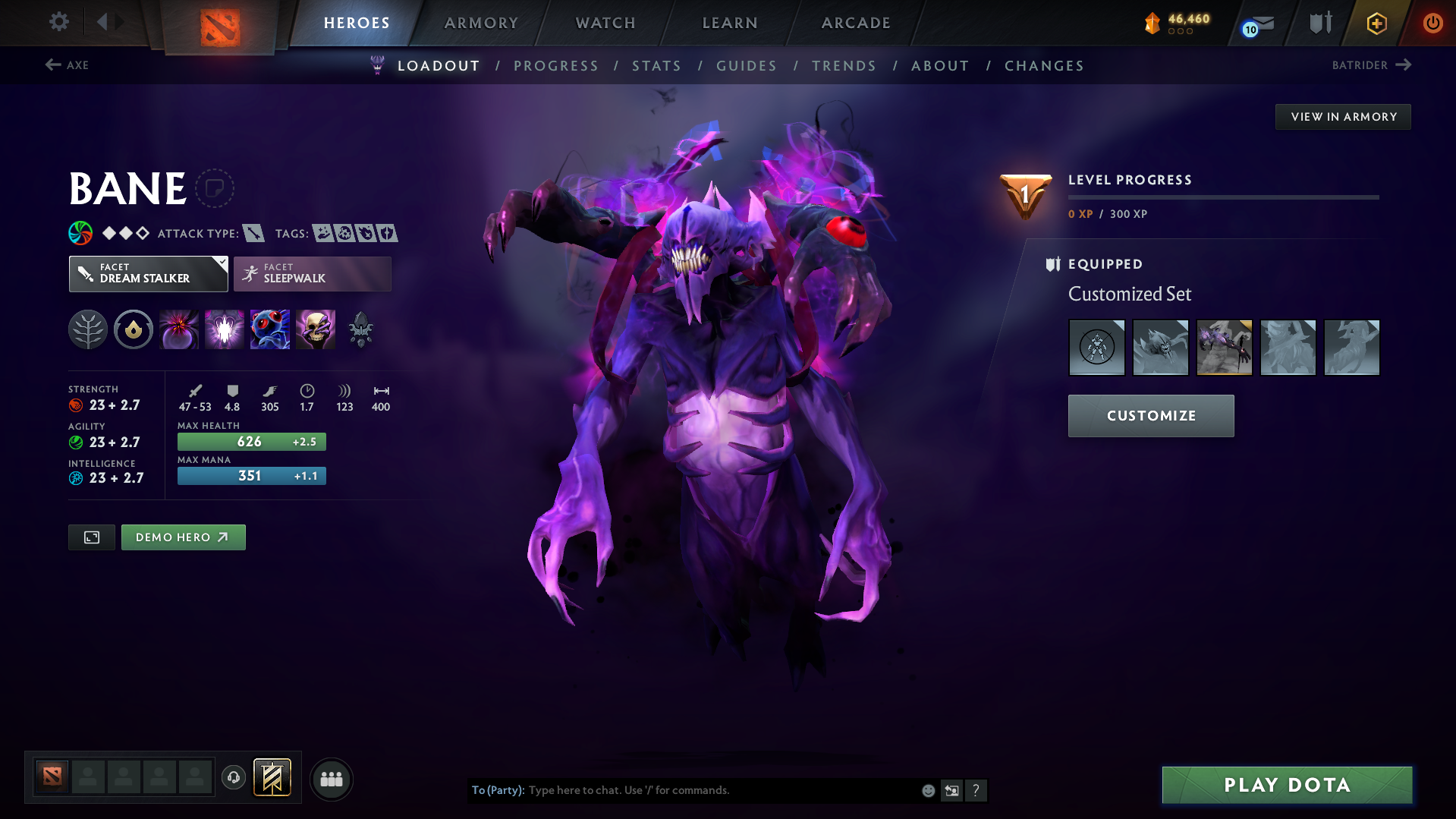Open the Nightmare ability icon
The image size is (1456, 819).
269,329
